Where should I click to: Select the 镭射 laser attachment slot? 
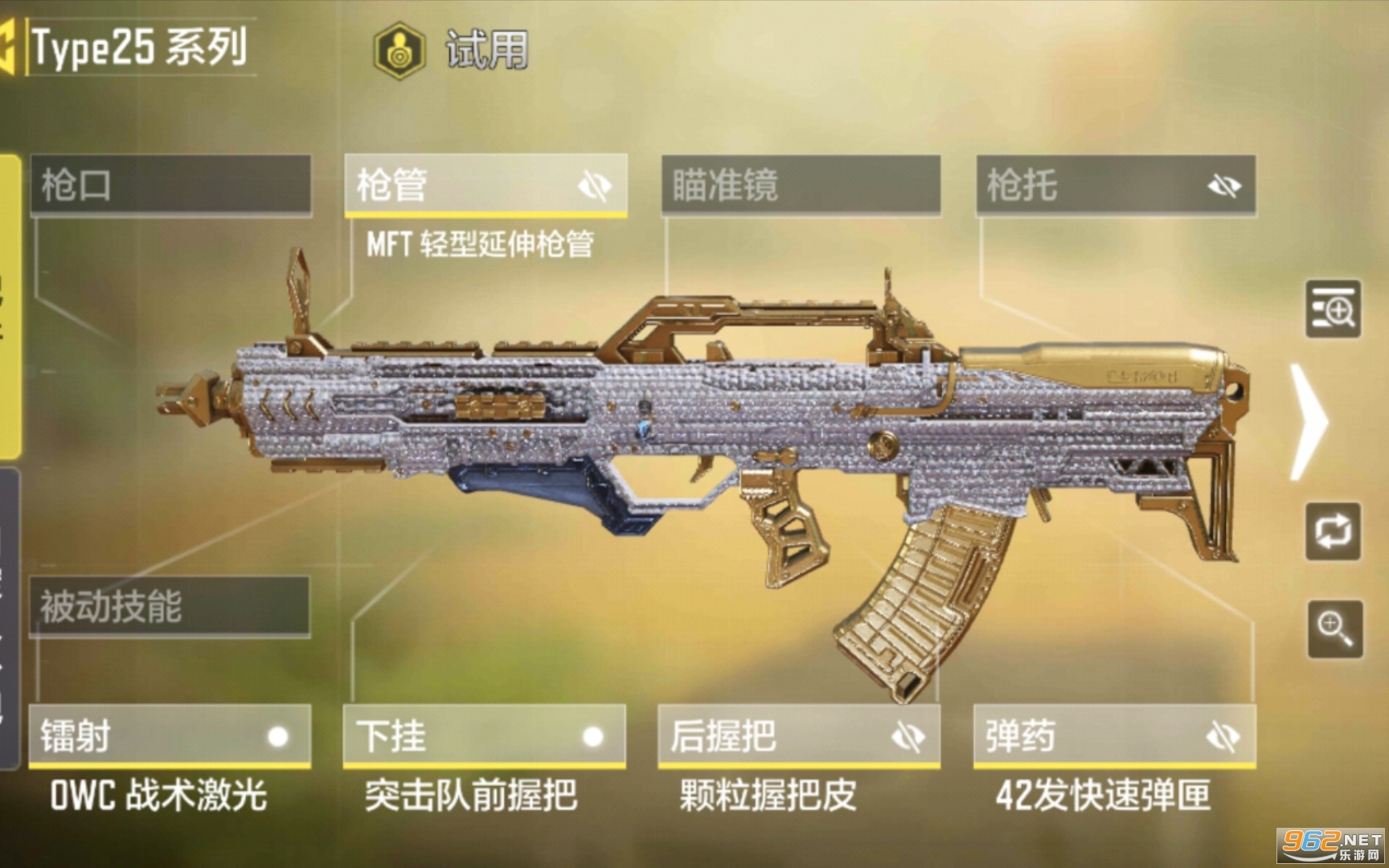[145, 736]
